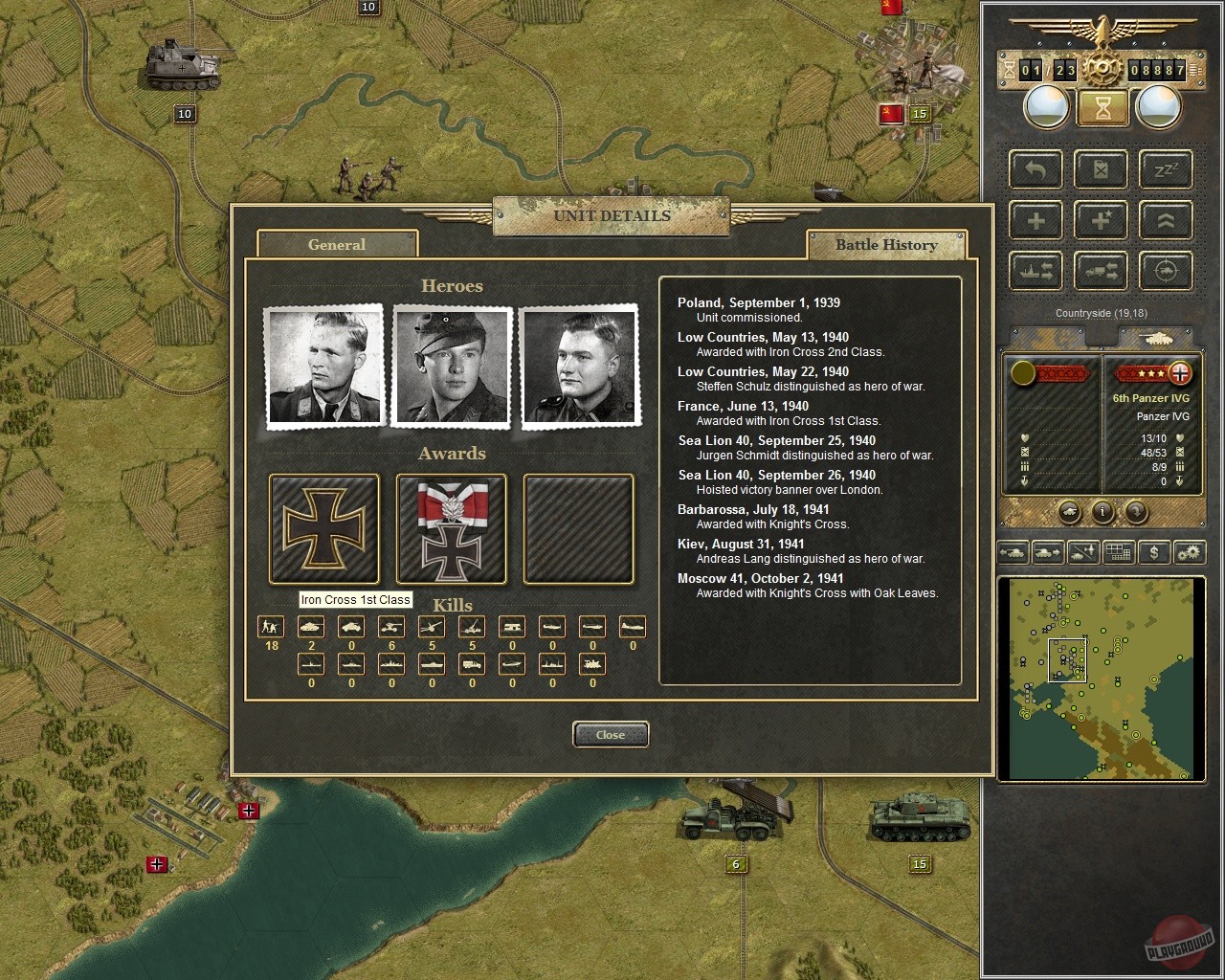Image resolution: width=1225 pixels, height=980 pixels.
Task: Resupply the selected unit
Action: (x=1101, y=169)
